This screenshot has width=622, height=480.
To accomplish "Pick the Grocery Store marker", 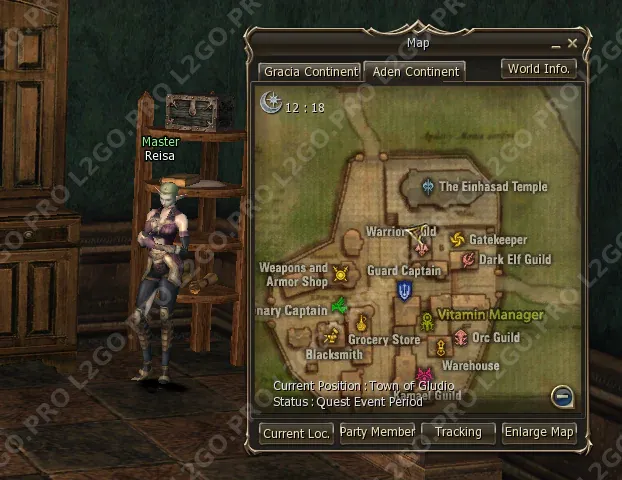I will [x=362, y=323].
